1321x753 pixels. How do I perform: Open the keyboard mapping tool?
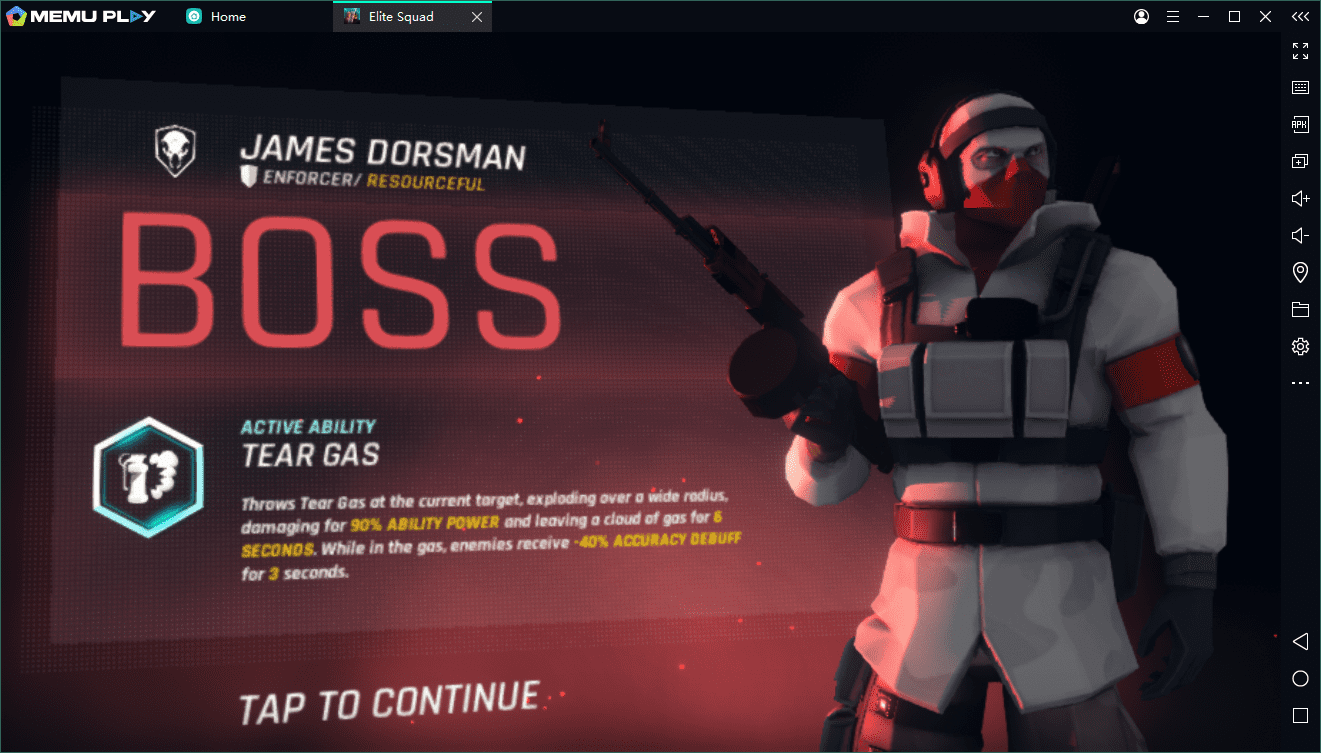tap(1300, 87)
